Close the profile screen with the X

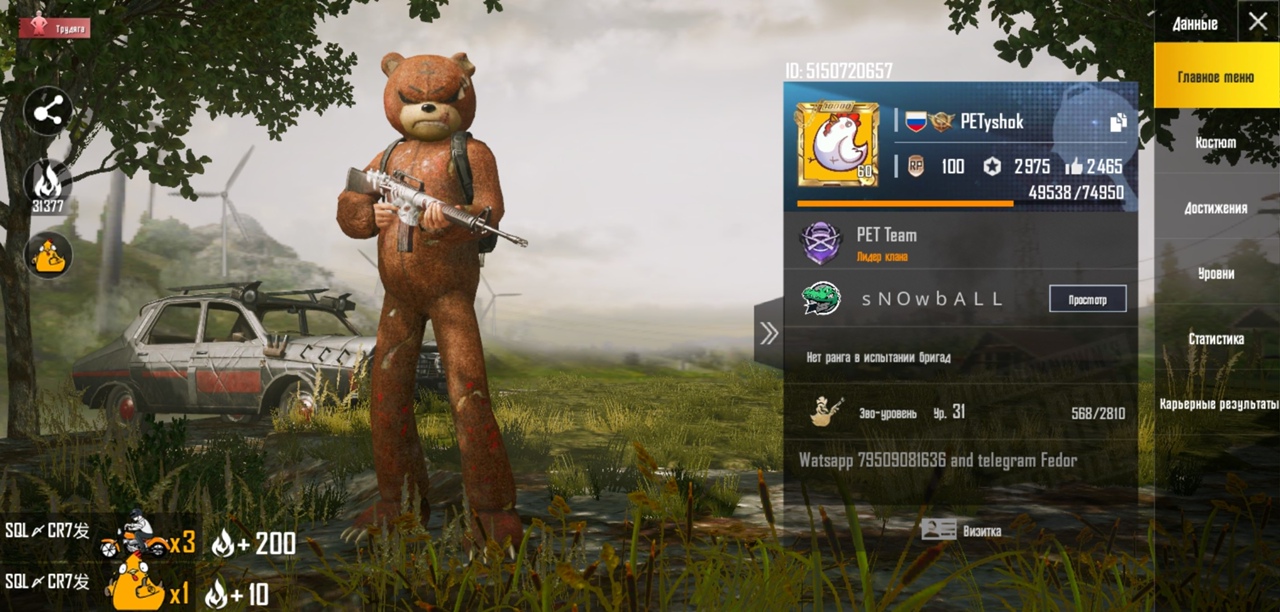1257,22
